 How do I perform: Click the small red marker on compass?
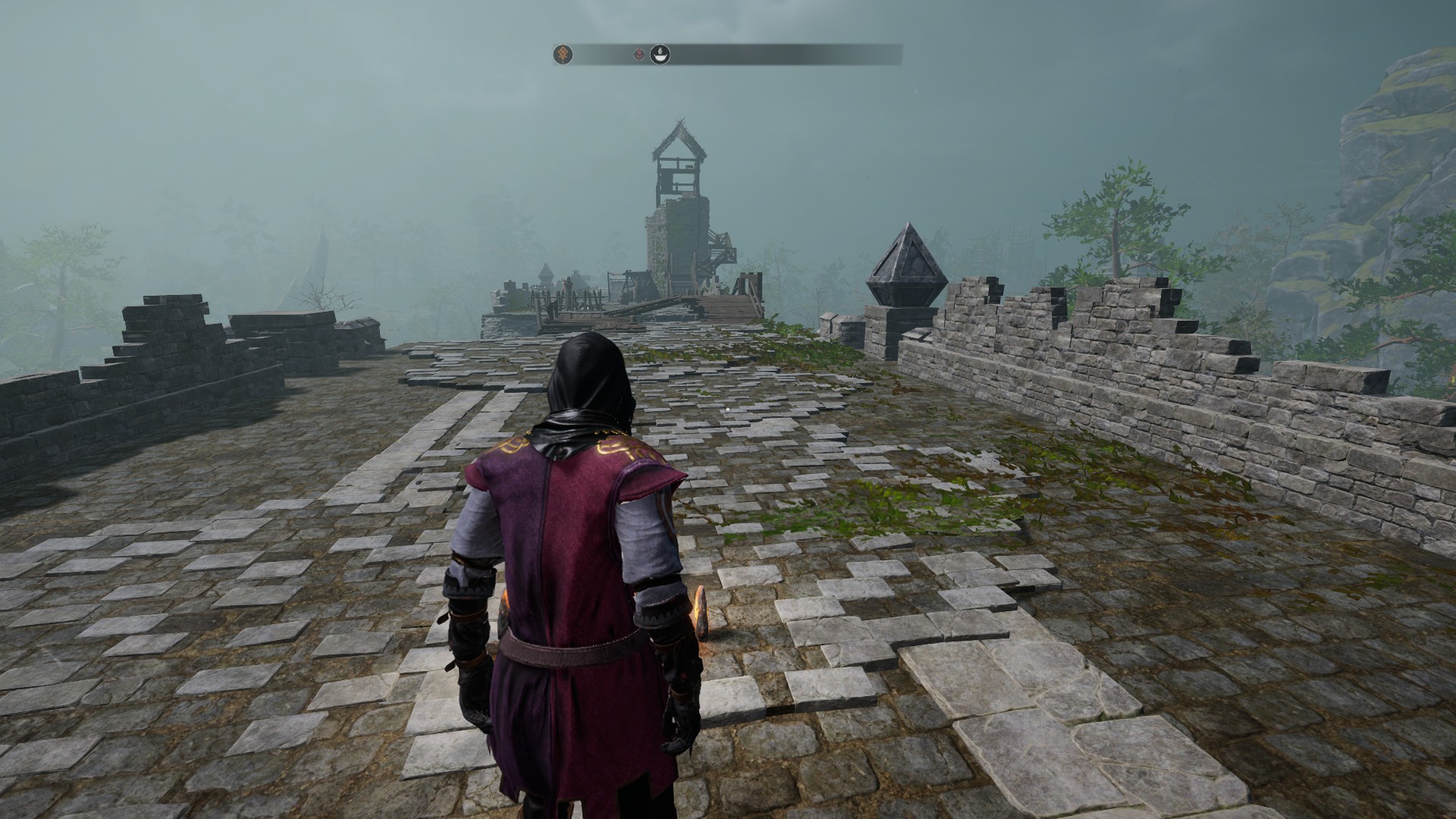click(640, 54)
